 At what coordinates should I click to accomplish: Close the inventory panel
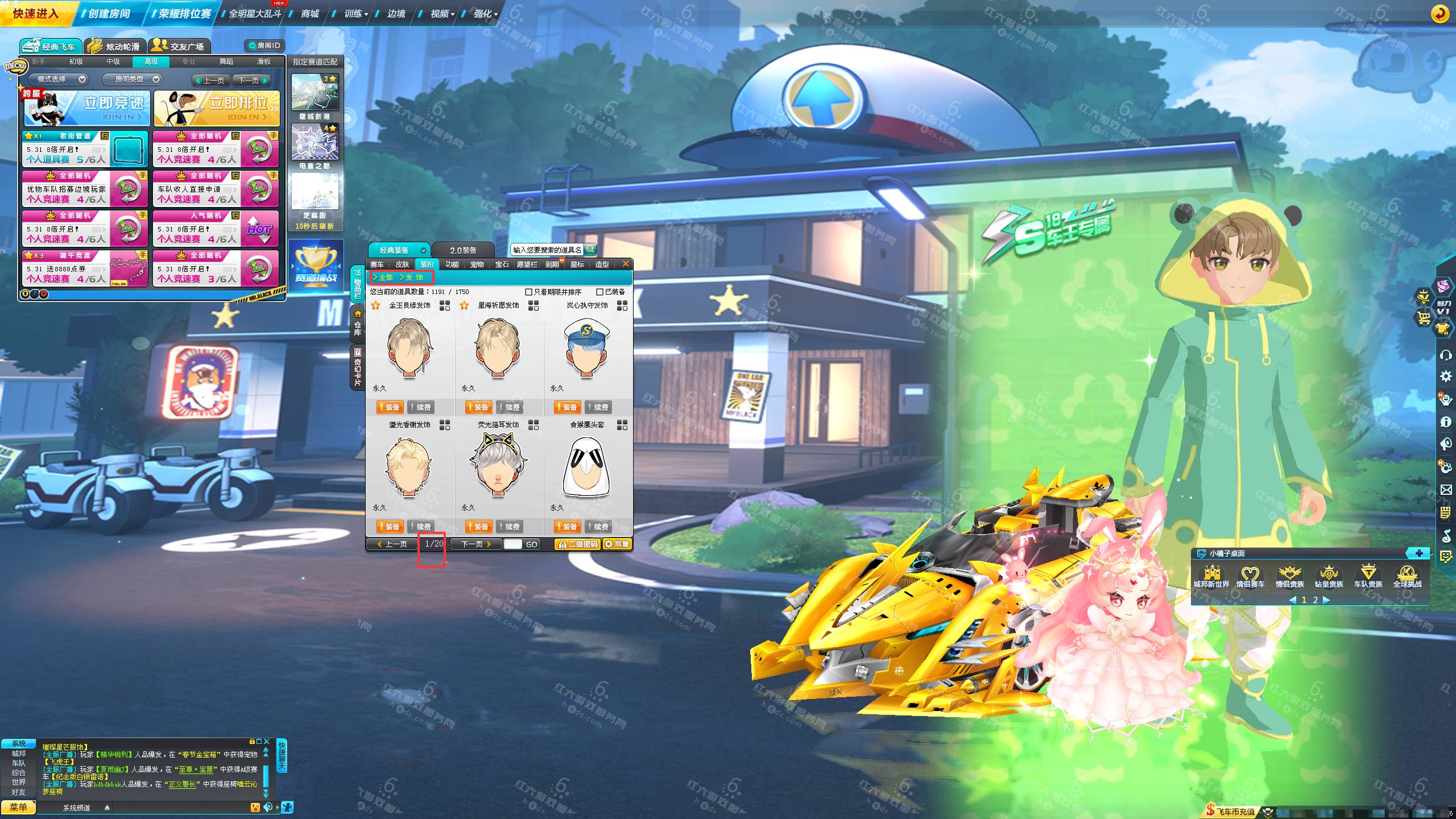click(x=626, y=264)
